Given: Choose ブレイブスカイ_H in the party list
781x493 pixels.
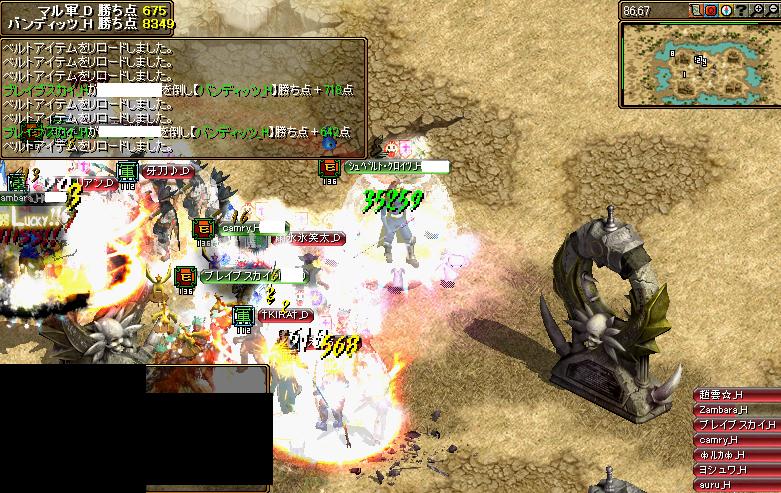Looking at the screenshot, I should click(736, 425).
